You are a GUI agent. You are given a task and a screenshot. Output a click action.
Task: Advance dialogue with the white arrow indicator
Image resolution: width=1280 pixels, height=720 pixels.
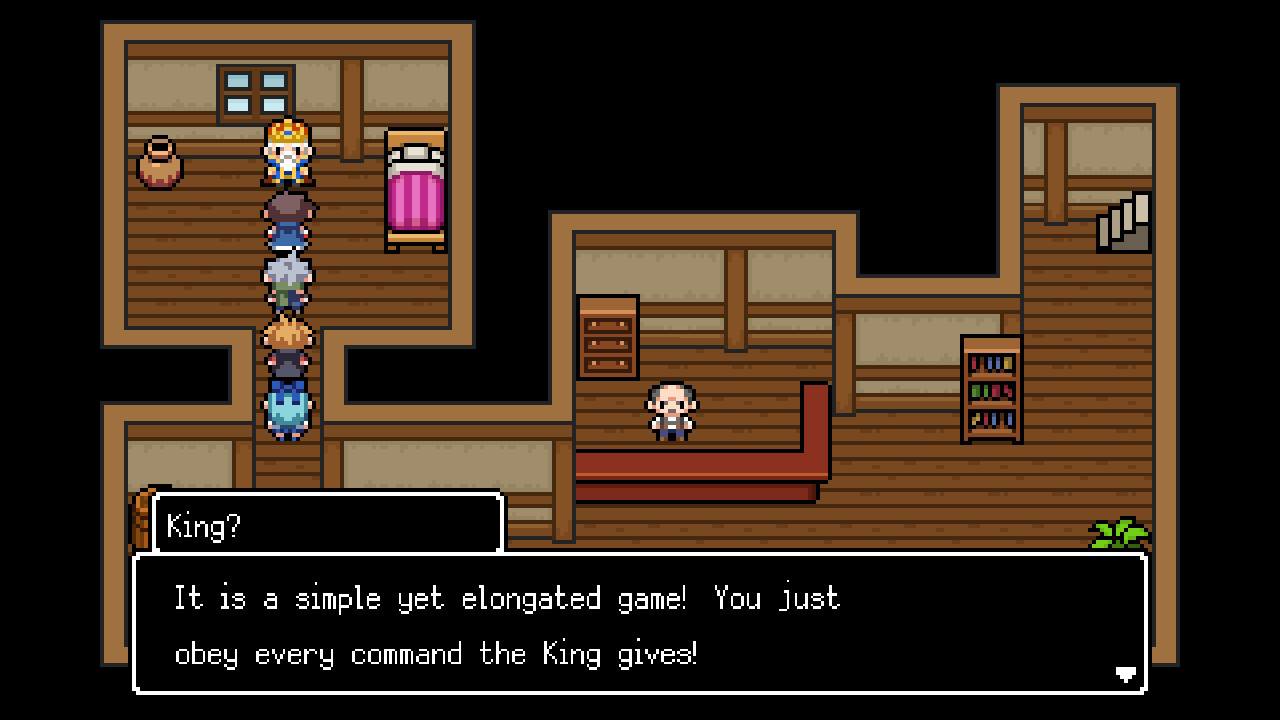pos(1125,674)
